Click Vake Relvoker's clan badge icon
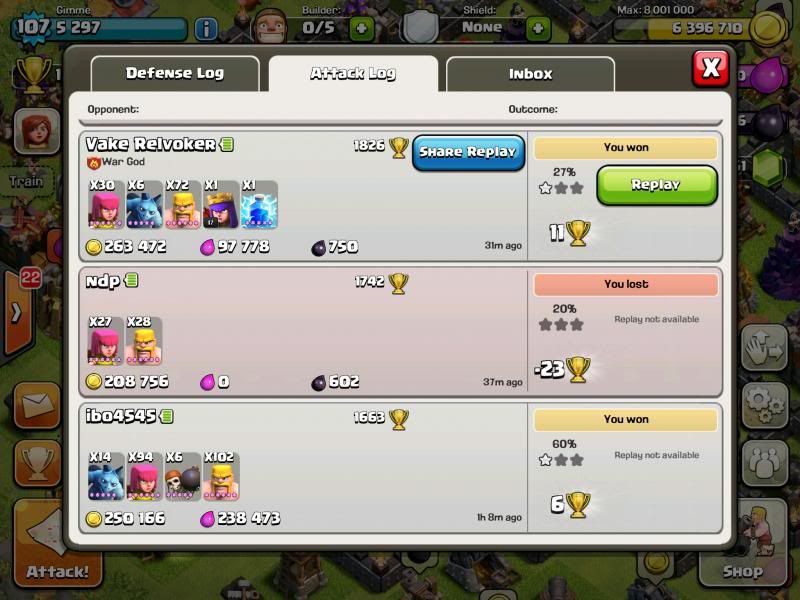Screen dimensions: 800x600 [x=94, y=162]
